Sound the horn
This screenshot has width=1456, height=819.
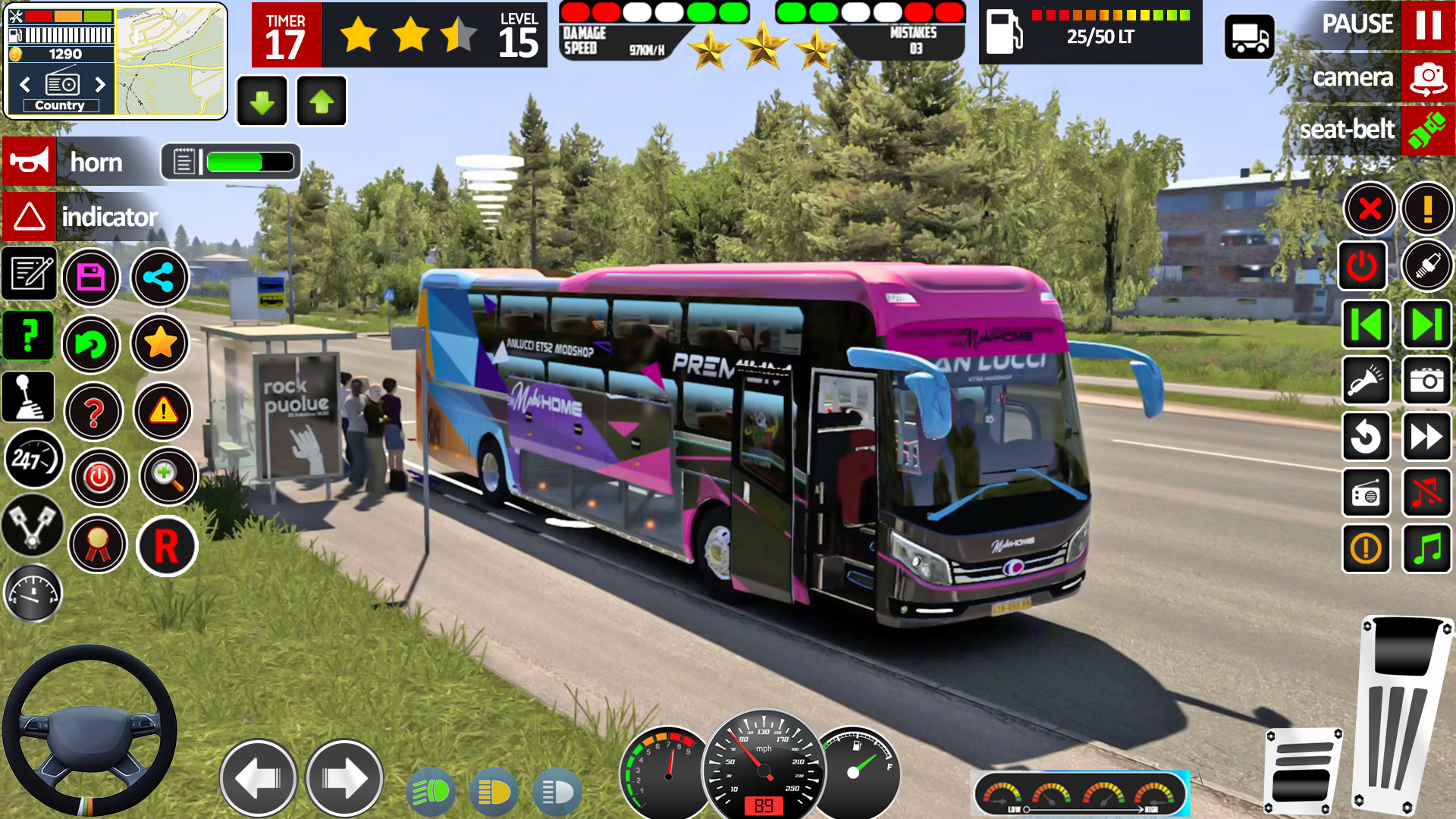point(30,161)
